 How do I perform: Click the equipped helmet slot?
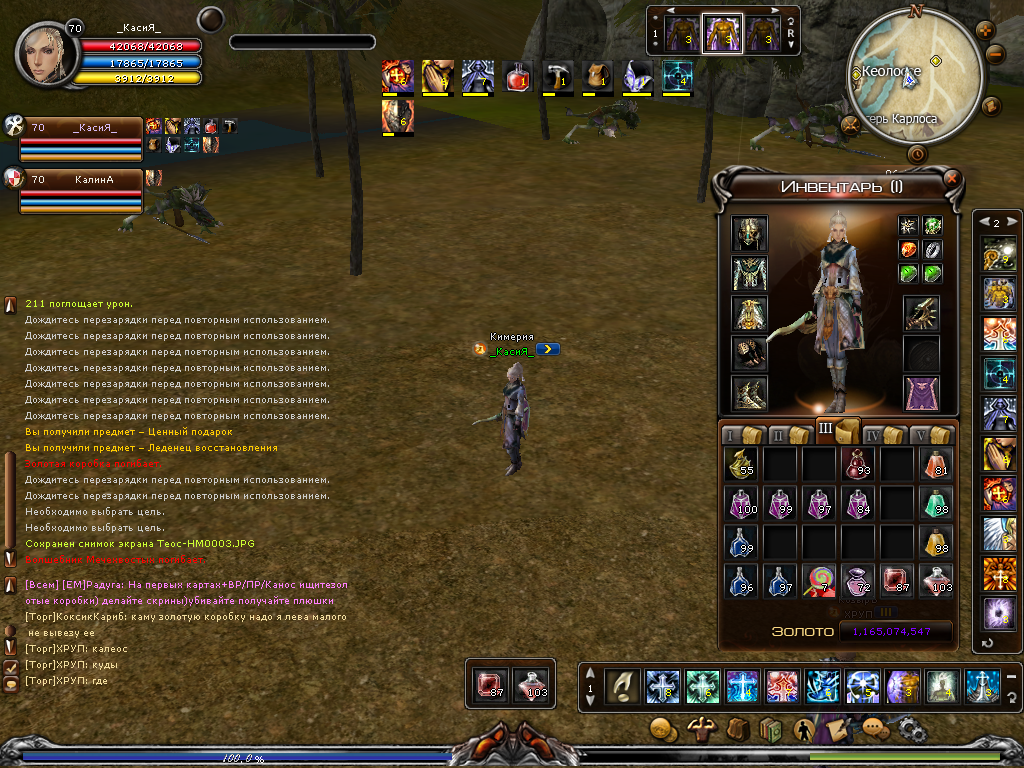[749, 233]
